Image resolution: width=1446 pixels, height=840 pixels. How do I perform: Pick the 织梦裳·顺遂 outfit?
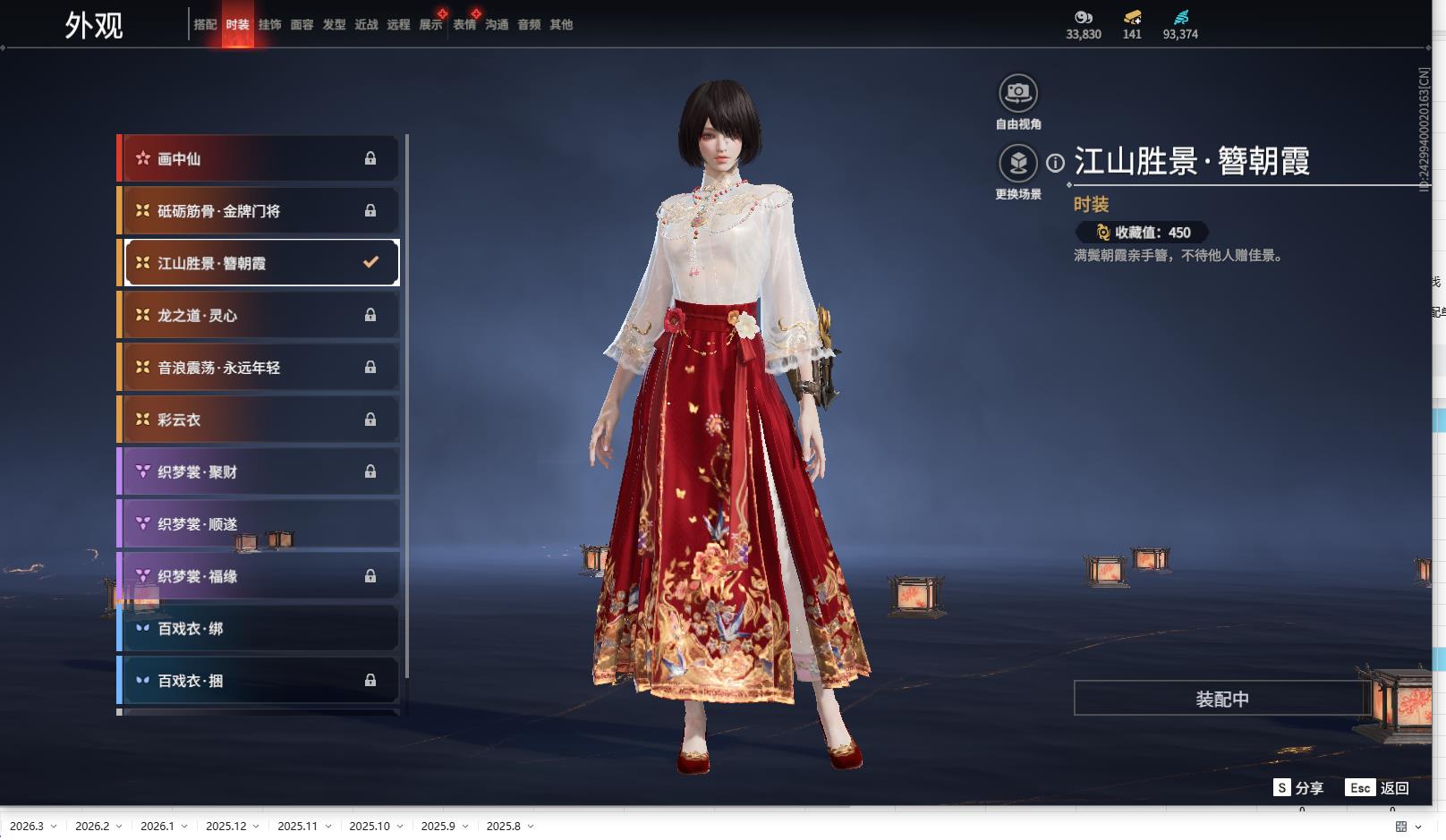click(258, 524)
